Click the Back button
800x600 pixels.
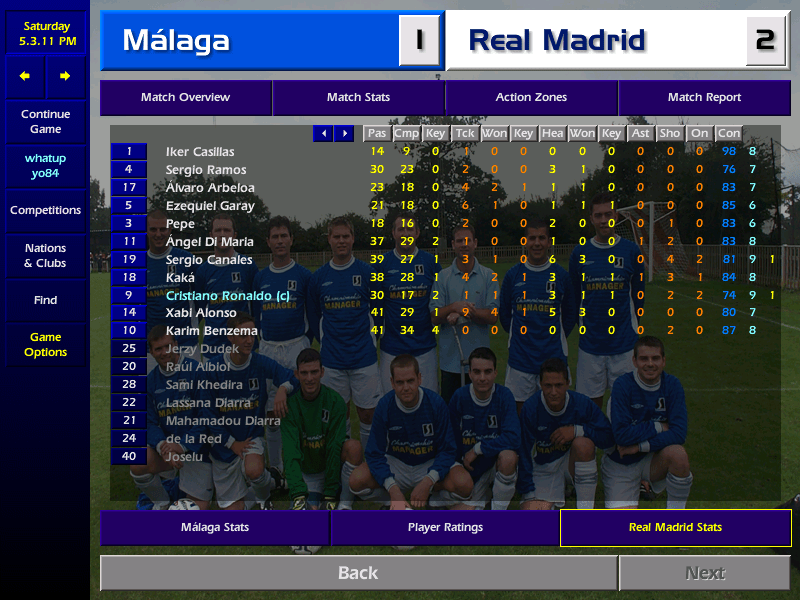tap(358, 573)
